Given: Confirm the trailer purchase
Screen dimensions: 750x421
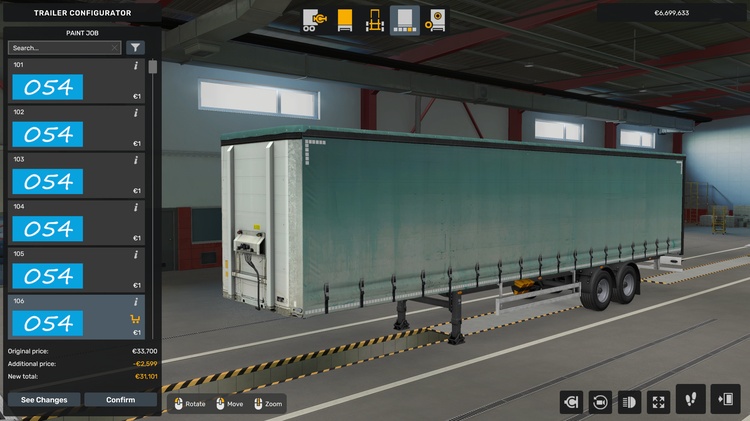Looking at the screenshot, I should click(x=120, y=400).
